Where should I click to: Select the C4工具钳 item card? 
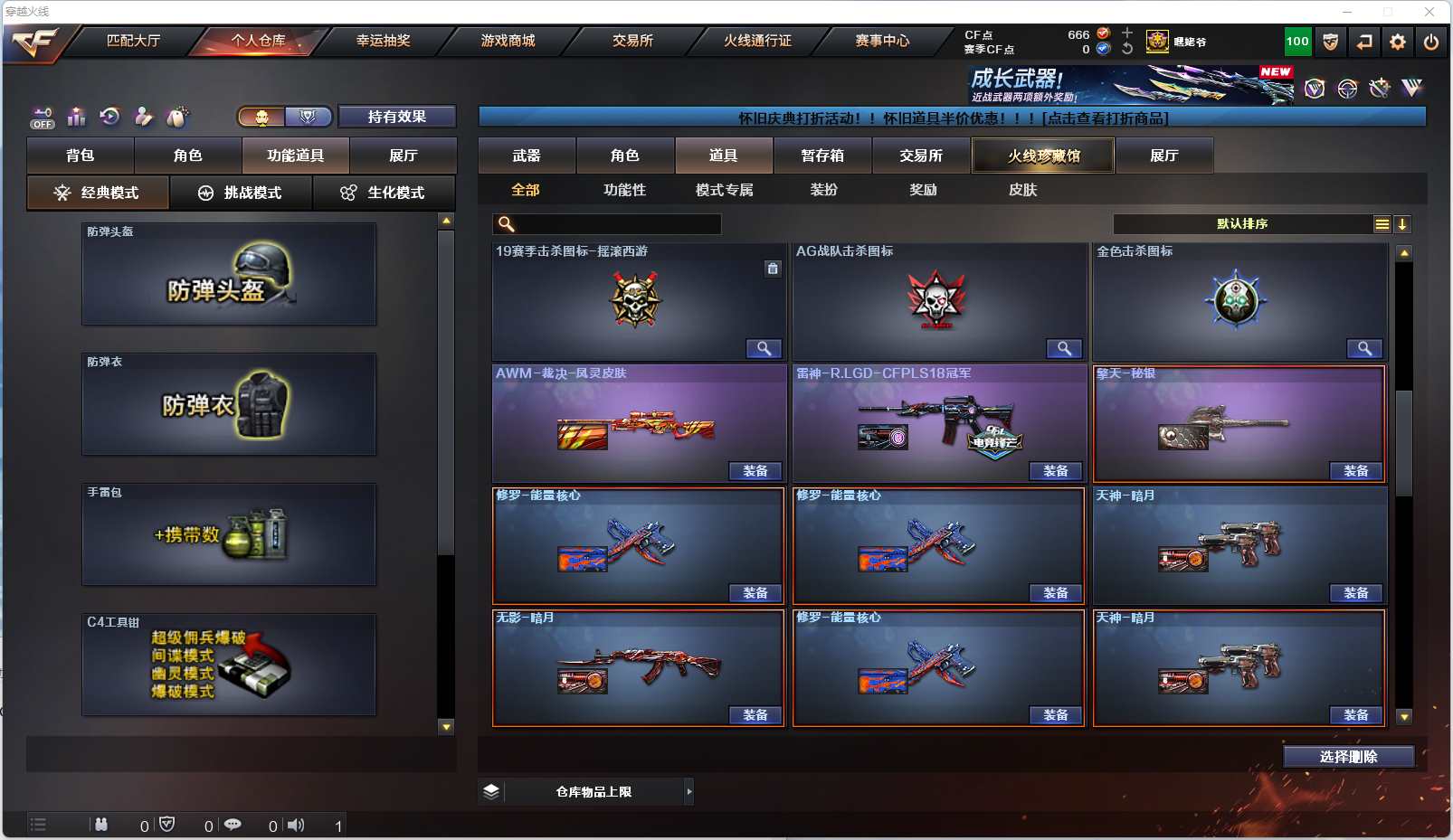pos(229,665)
